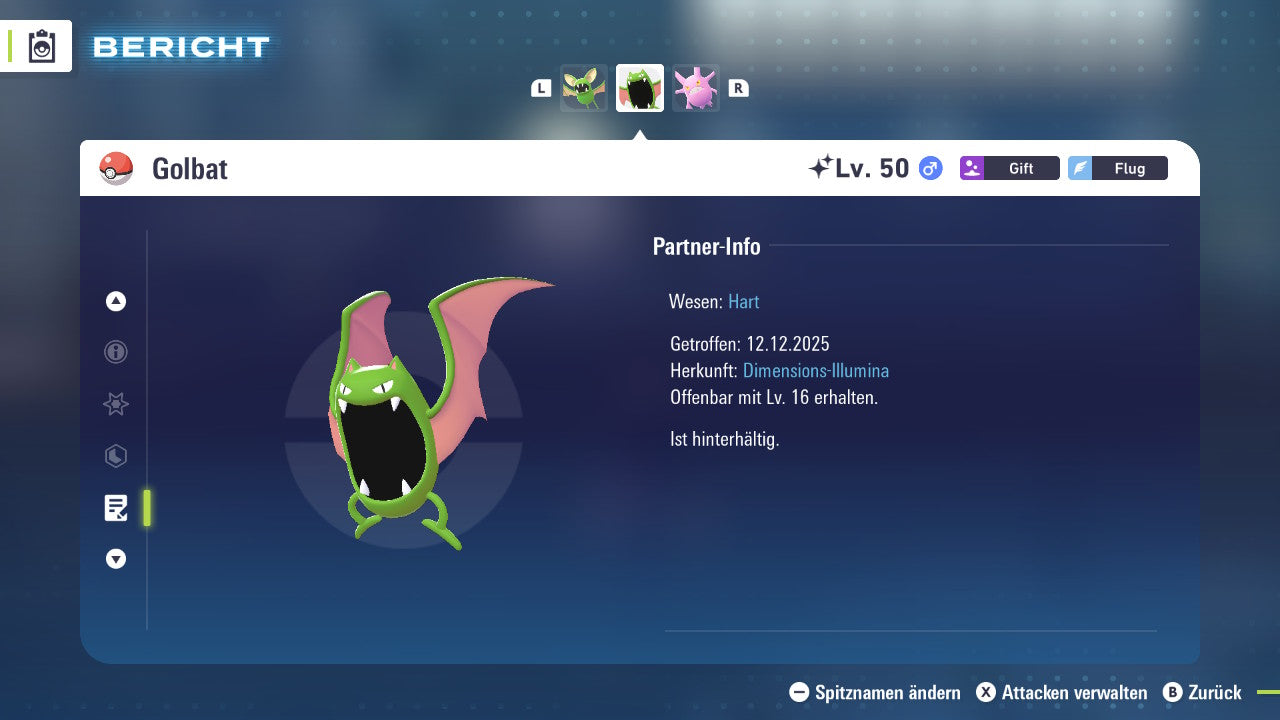The width and height of the screenshot is (1280, 720).
Task: Switch to the next Pokémon Corsola tab
Action: [x=695, y=87]
